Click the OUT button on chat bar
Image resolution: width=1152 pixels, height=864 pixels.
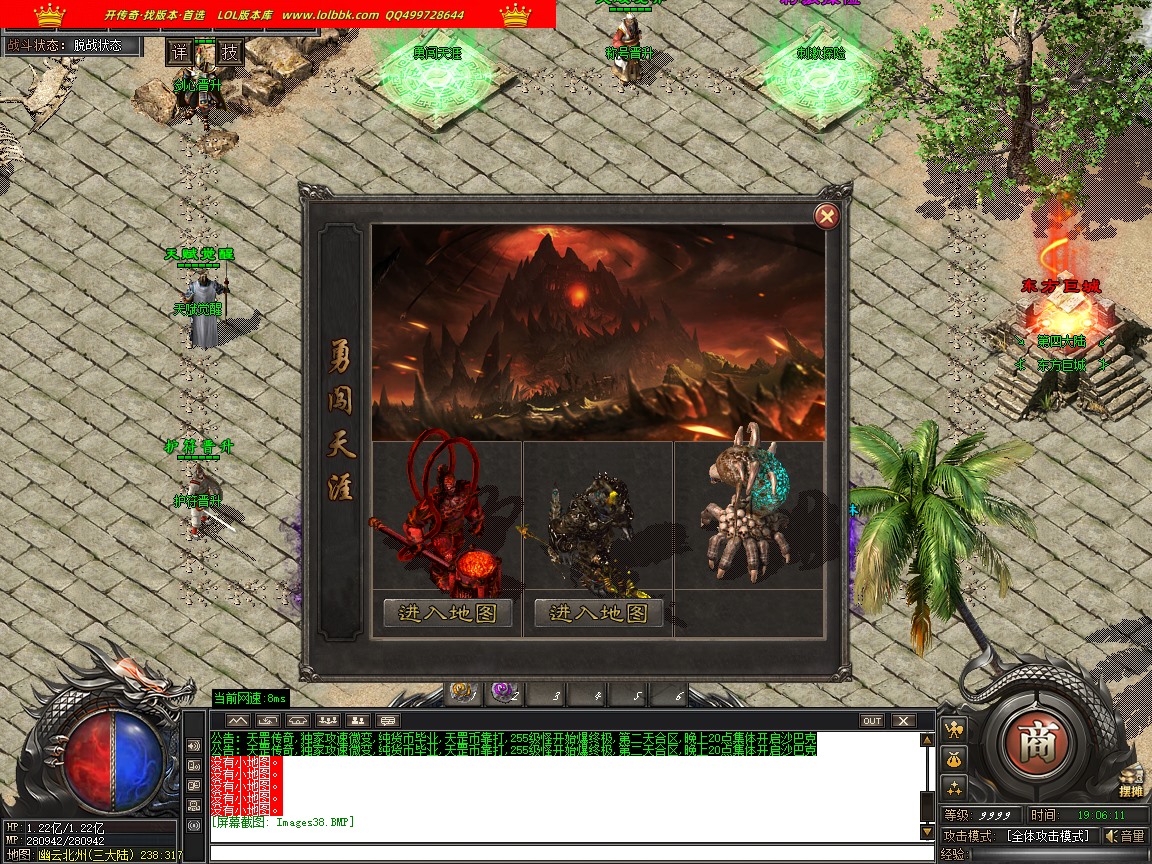[872, 720]
